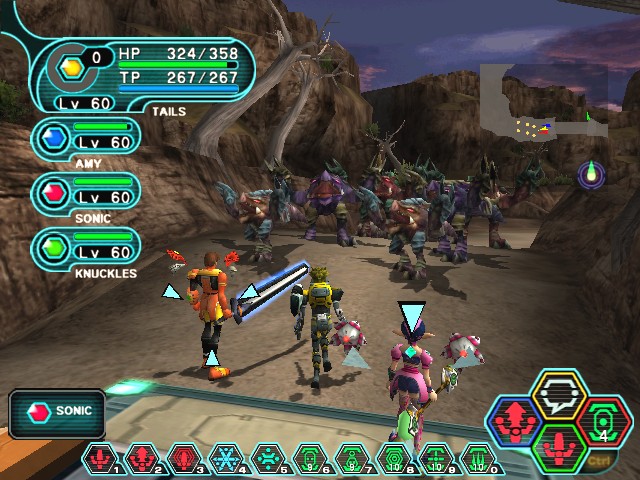The image size is (640, 480).
Task: Use the green item in slot 6
Action: point(310,459)
